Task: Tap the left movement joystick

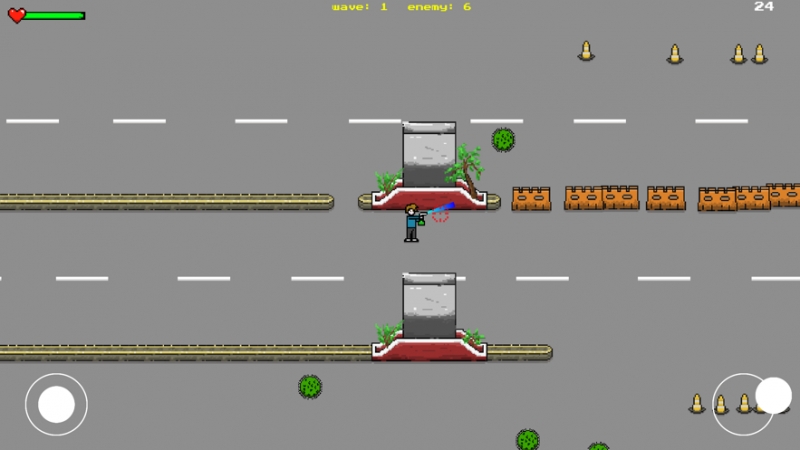Action: tap(56, 404)
